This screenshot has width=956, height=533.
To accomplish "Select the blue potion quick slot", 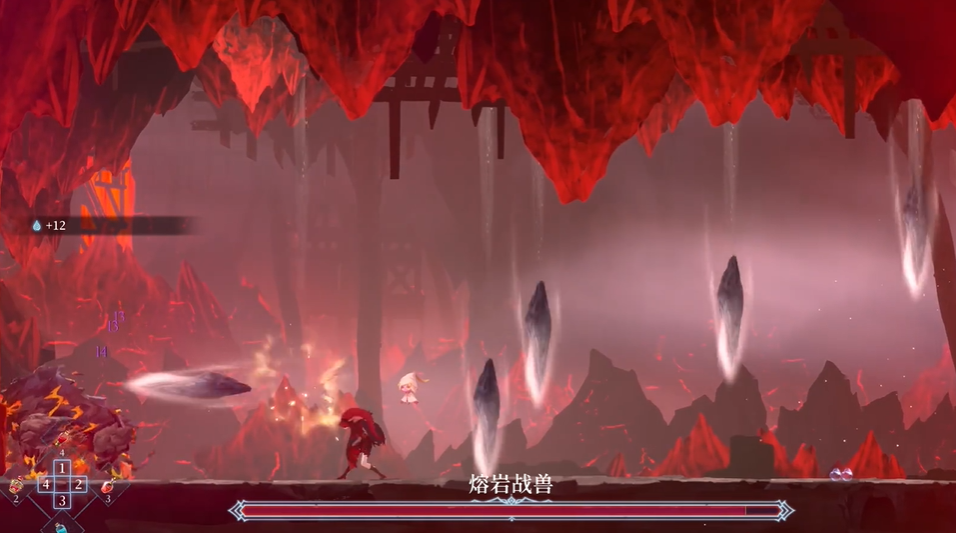I will pos(62,526).
